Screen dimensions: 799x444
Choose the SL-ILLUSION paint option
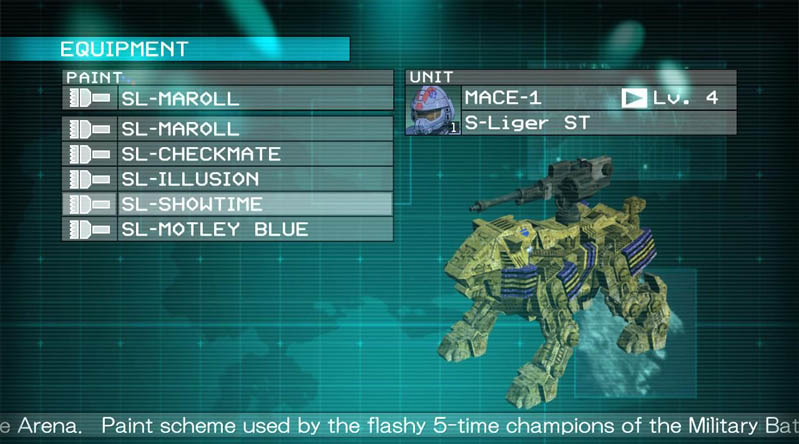[228, 179]
